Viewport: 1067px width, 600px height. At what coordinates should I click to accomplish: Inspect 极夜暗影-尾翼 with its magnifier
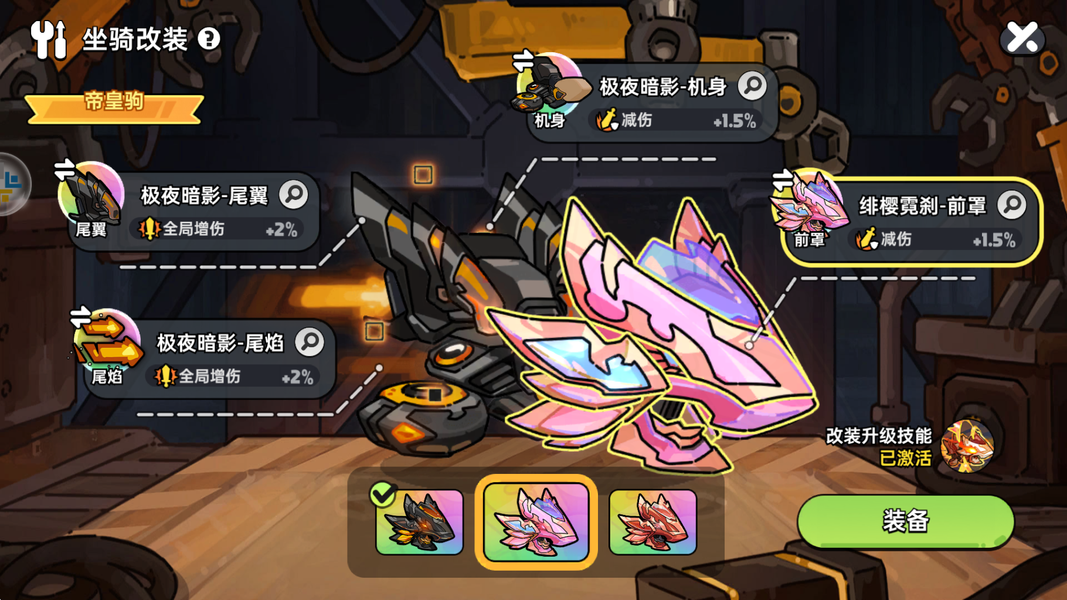coord(294,194)
